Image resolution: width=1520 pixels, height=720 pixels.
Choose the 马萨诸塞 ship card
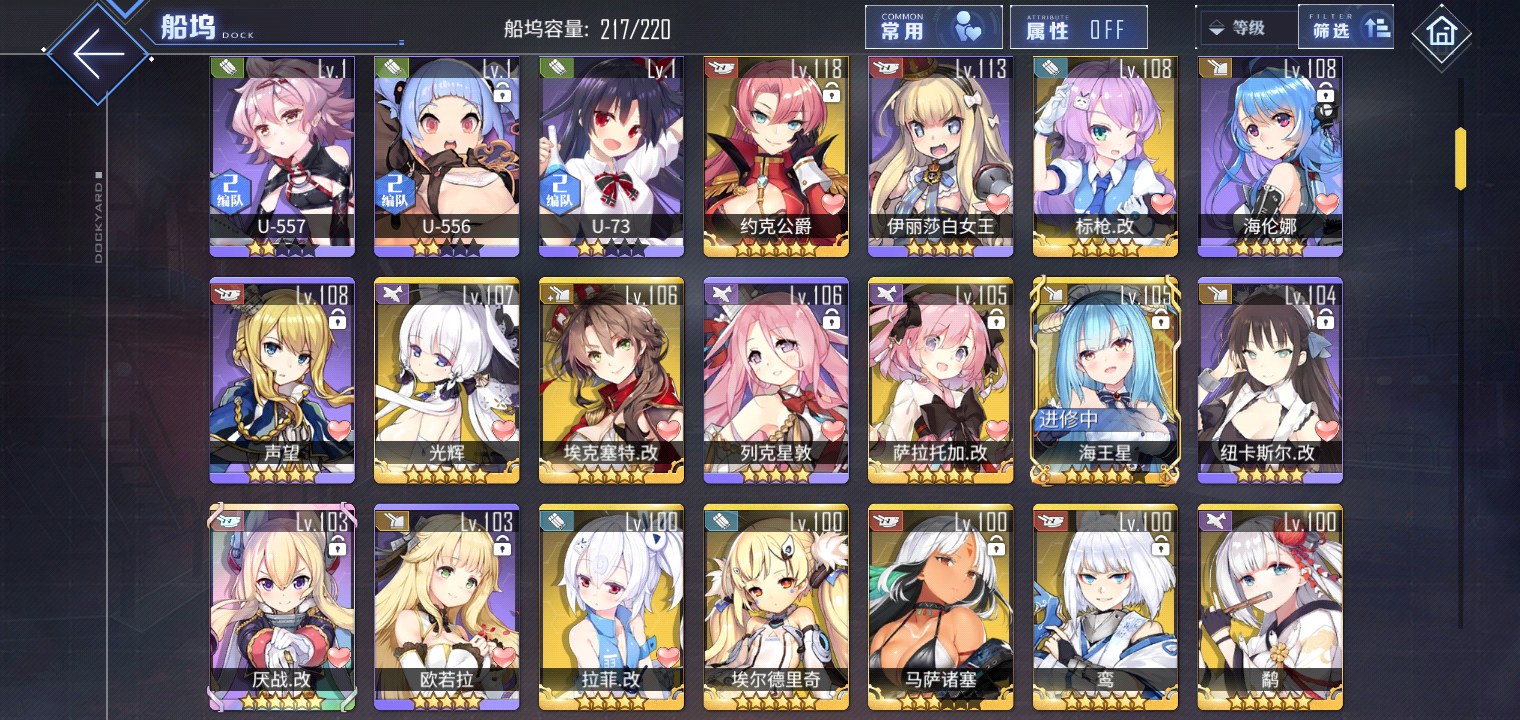pyautogui.click(x=940, y=605)
